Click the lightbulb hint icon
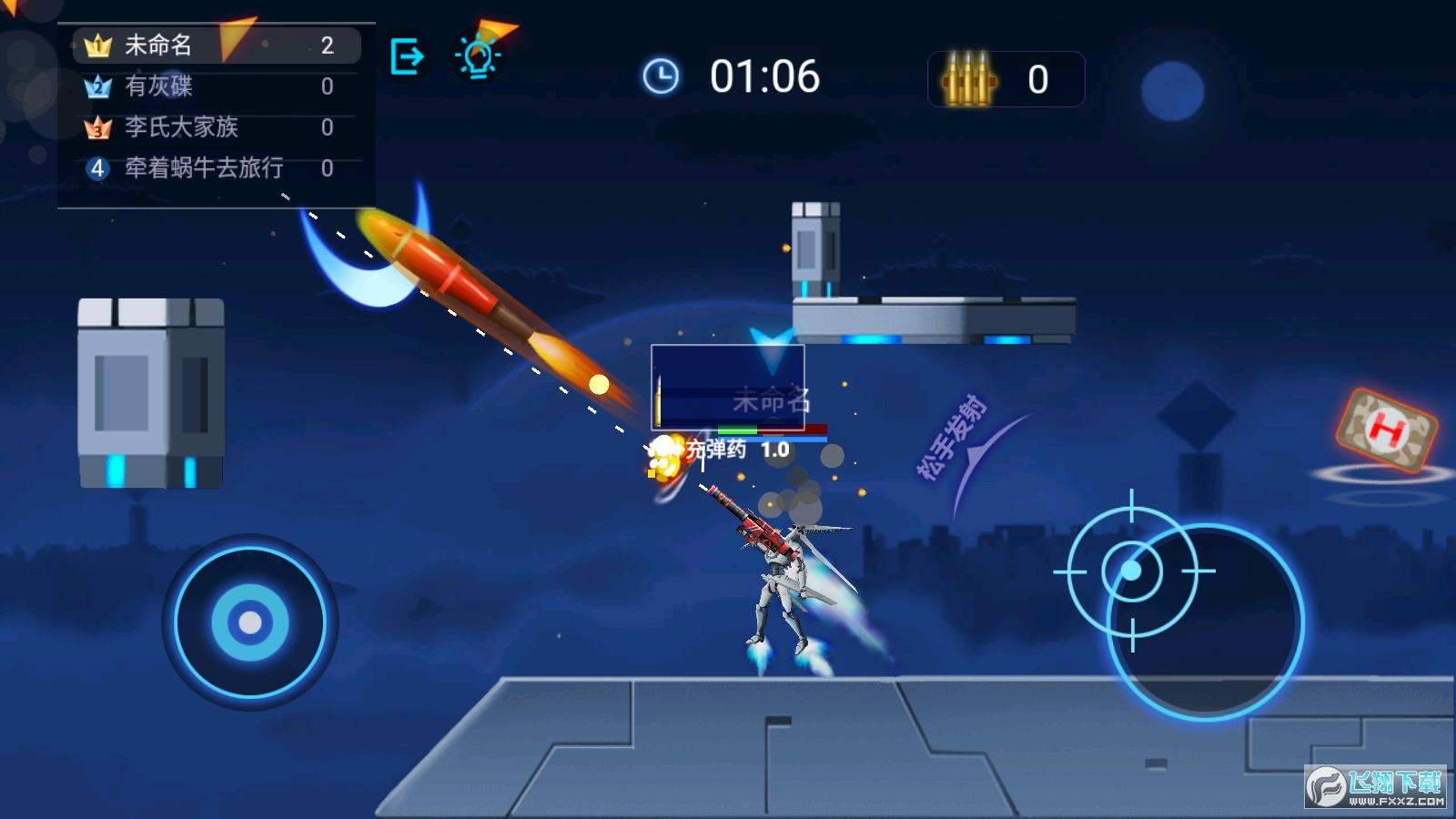The image size is (1456, 819). 478,56
